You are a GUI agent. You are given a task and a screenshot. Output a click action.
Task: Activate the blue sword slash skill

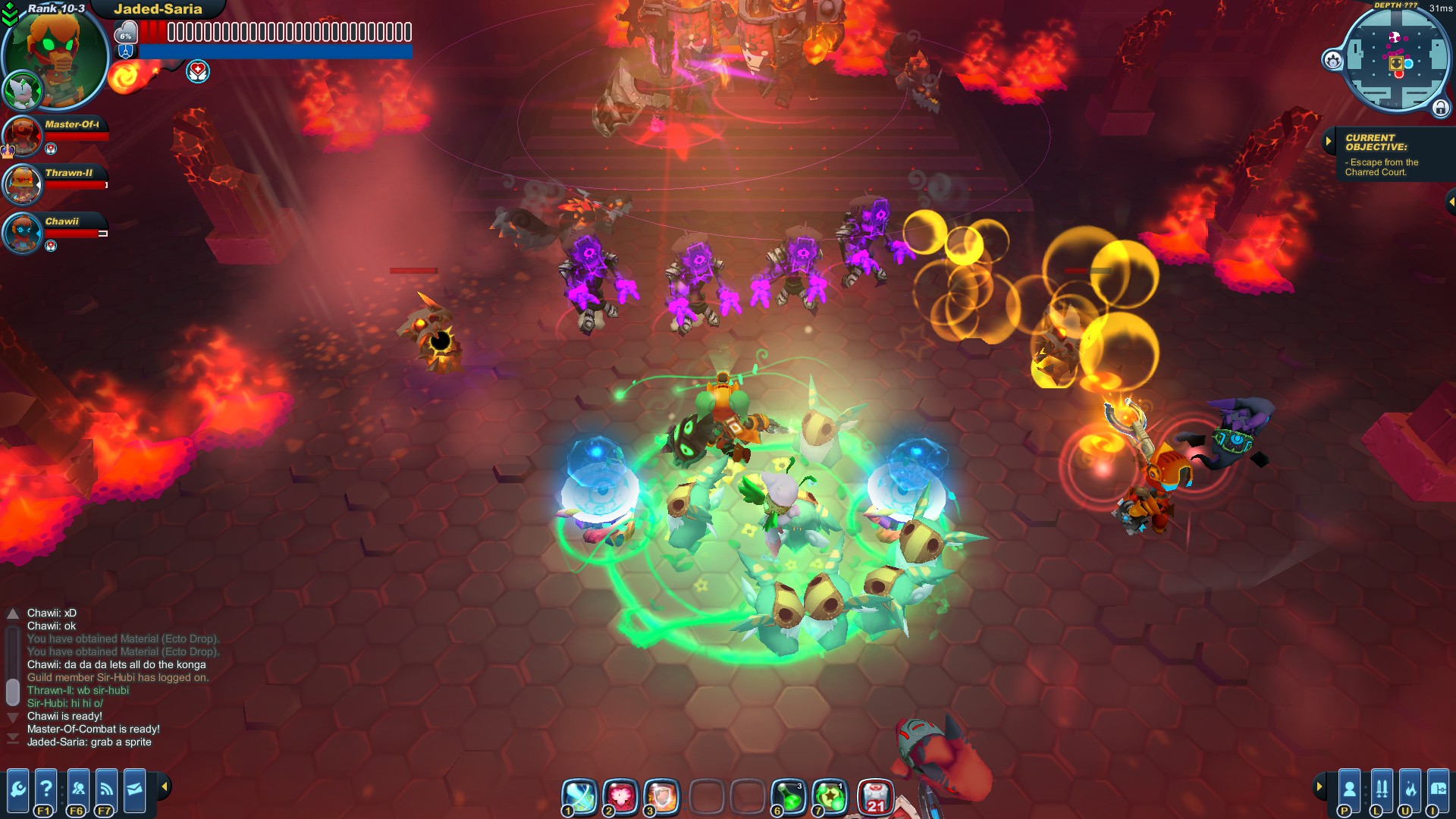coord(579,796)
